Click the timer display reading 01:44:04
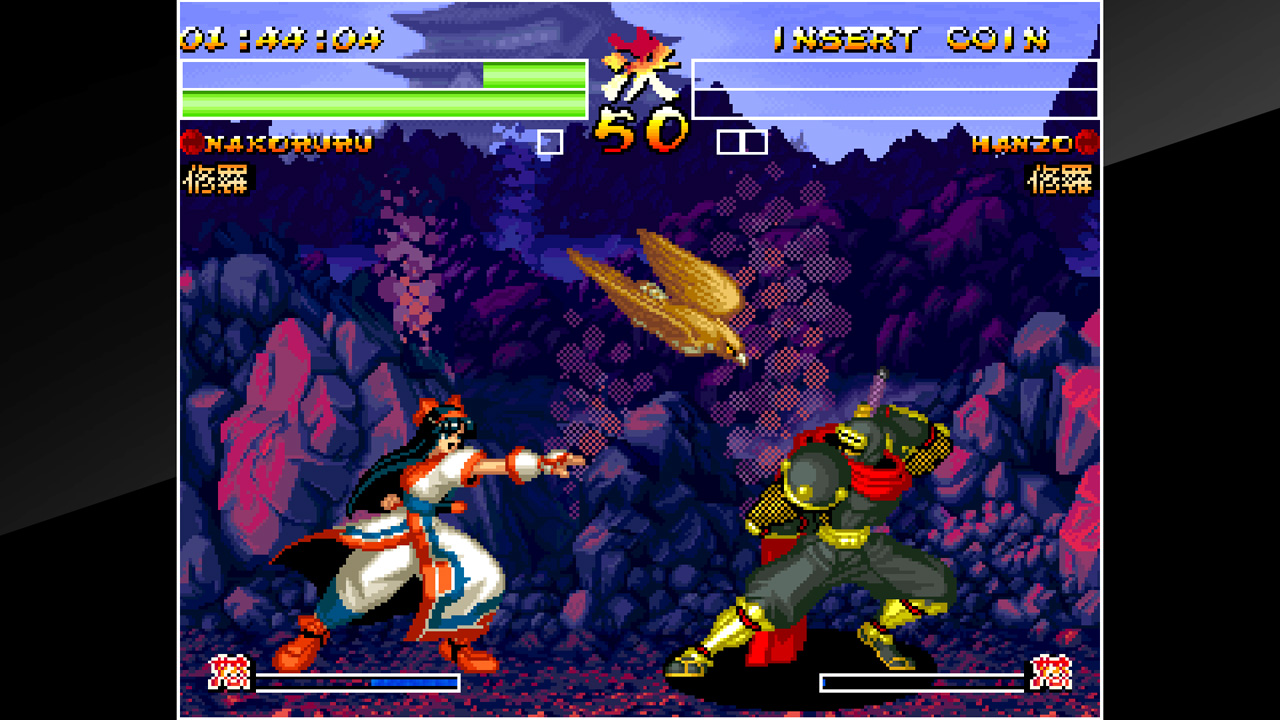This screenshot has width=1280, height=720. click(x=280, y=38)
